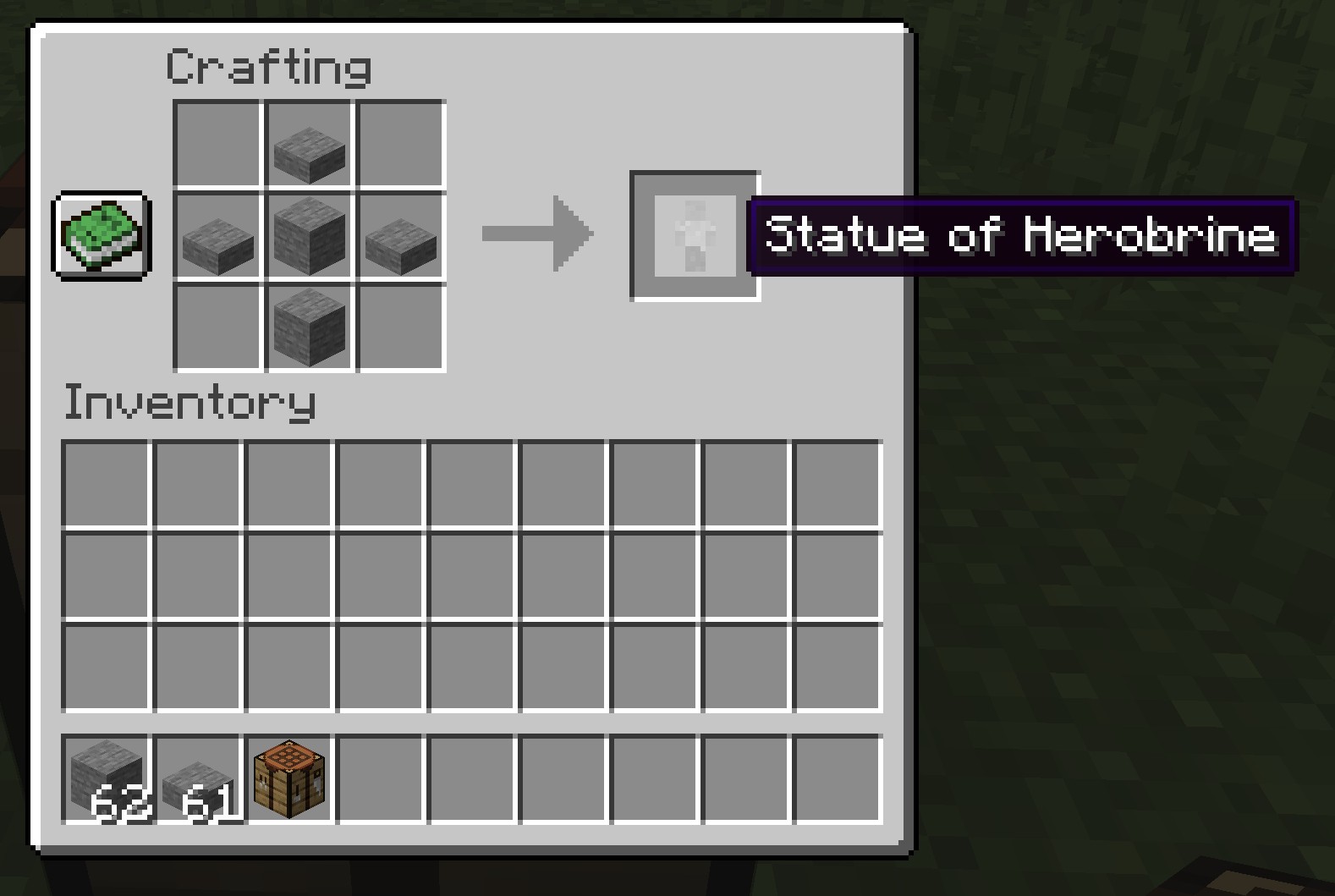Take the Statue of Herobrine from the output slot
This screenshot has width=1335, height=896.
[695, 235]
